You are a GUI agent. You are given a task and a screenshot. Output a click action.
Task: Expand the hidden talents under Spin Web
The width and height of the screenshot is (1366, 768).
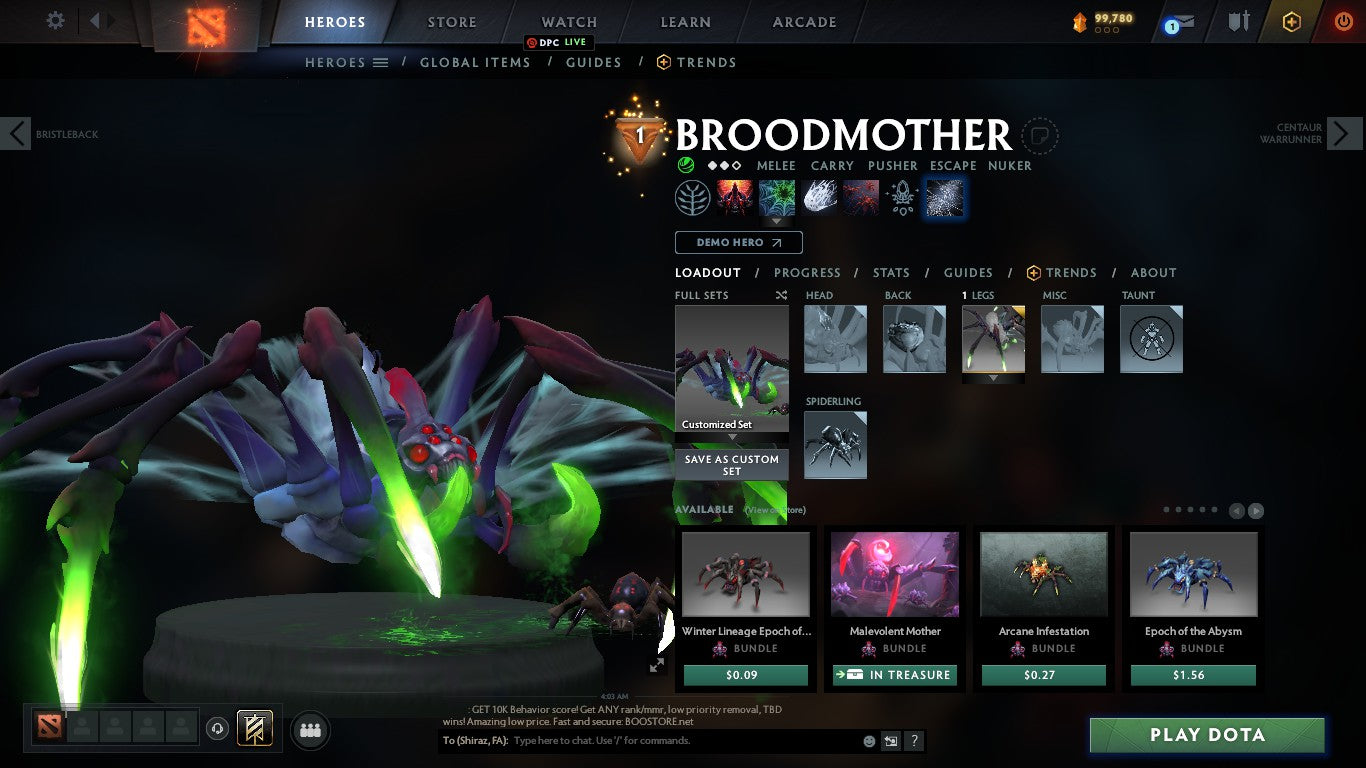click(776, 221)
